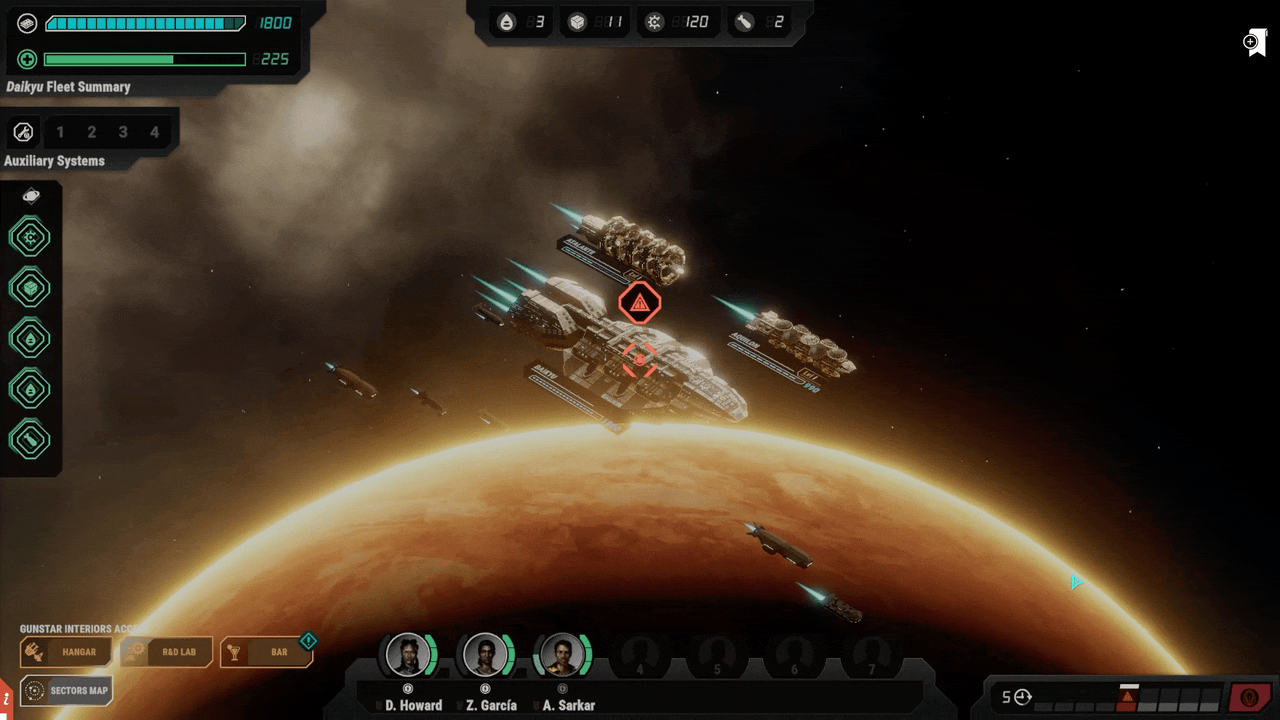Image resolution: width=1280 pixels, height=720 pixels.
Task: Open the red info tab at screen edge
Action: [x=5, y=695]
